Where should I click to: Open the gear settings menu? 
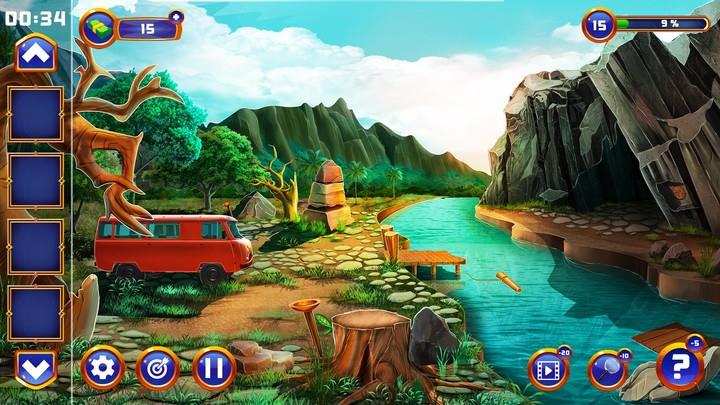(101, 367)
